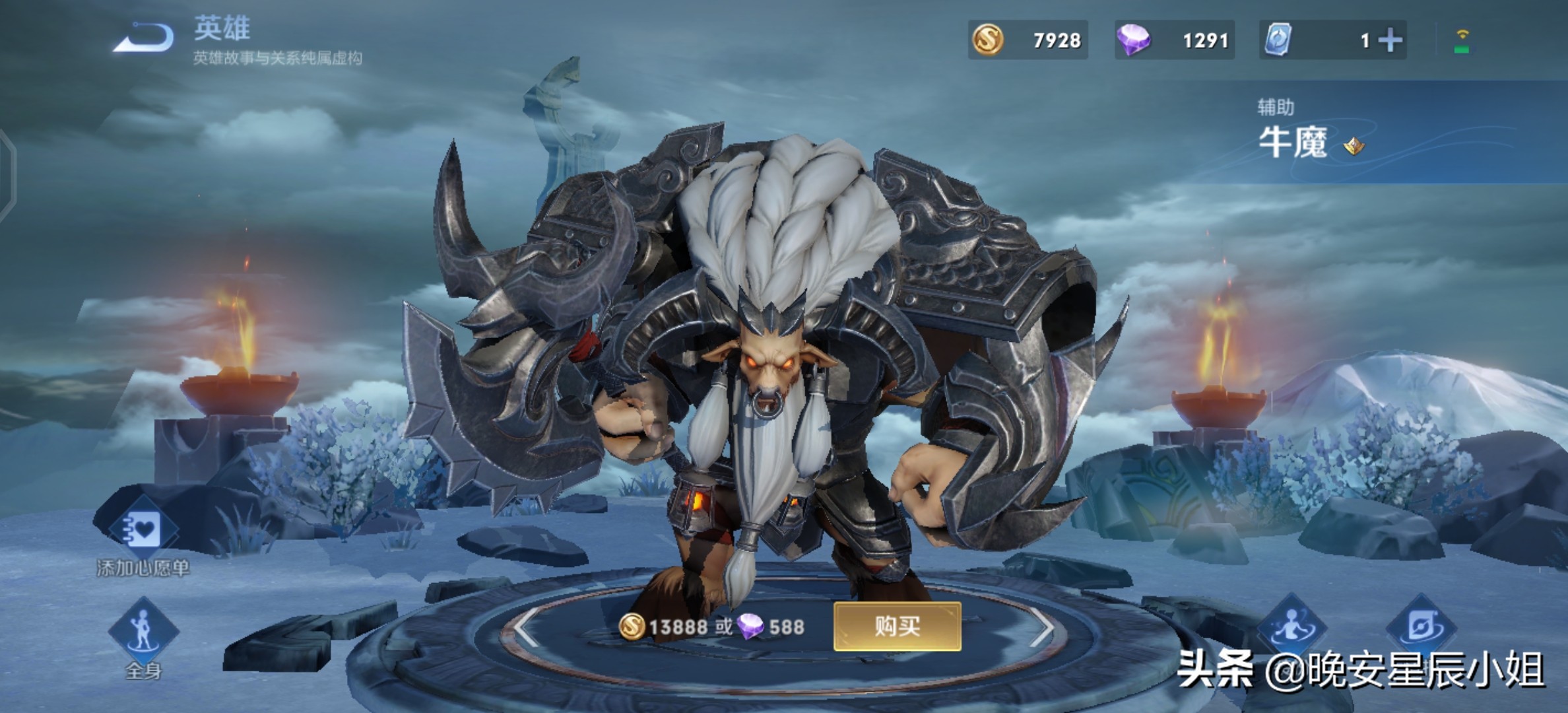Add 牛魔 to the wishlist (添加心愿单)
Image resolution: width=1568 pixels, height=713 pixels.
pos(143,530)
